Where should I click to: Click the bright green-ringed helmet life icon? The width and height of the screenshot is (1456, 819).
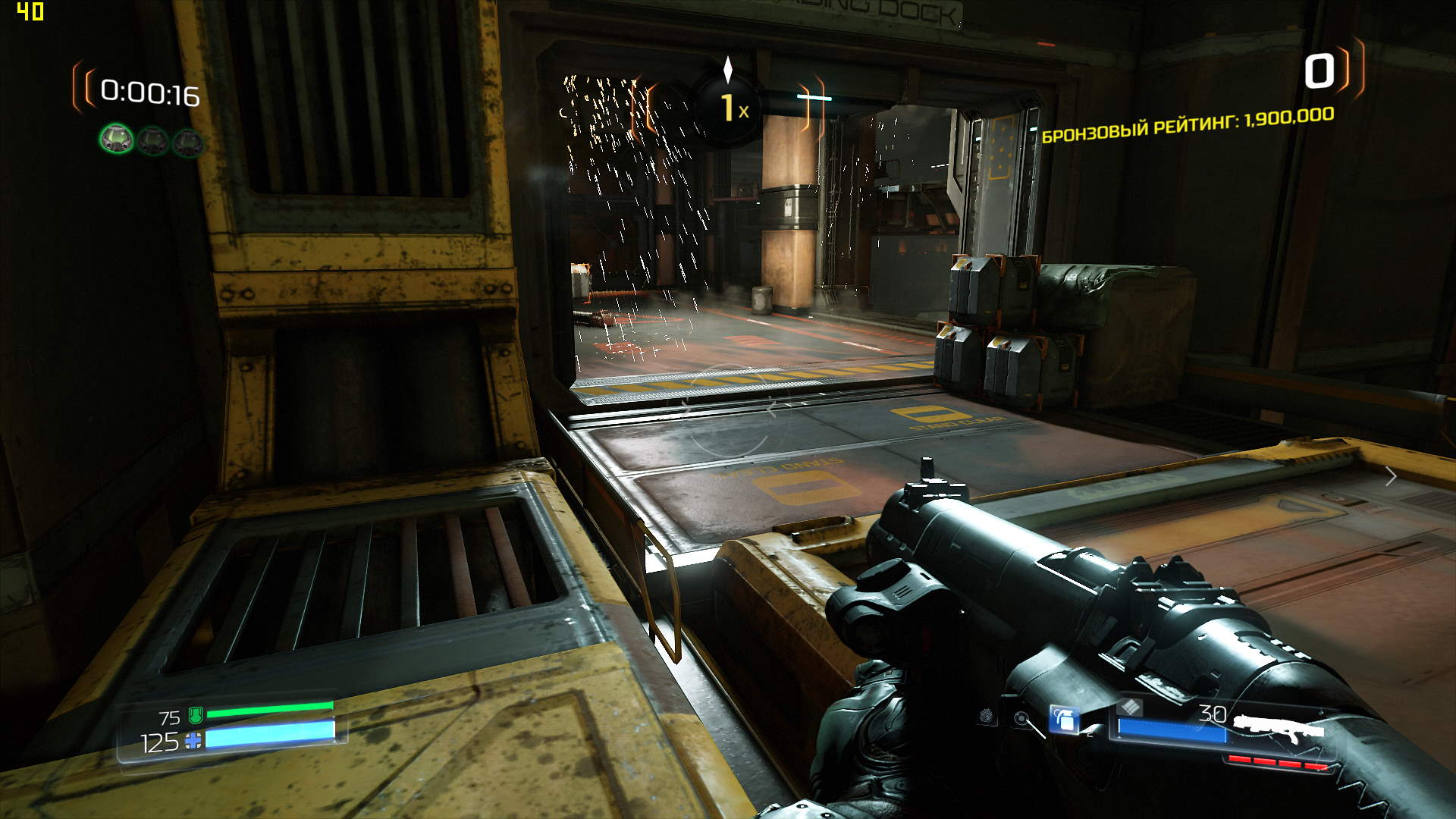click(x=116, y=140)
